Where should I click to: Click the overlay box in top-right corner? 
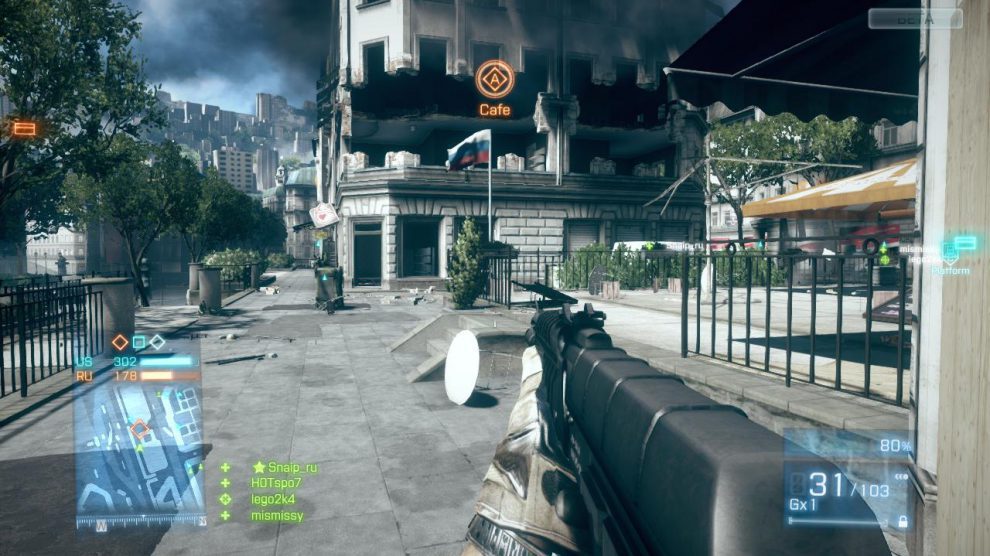[914, 18]
